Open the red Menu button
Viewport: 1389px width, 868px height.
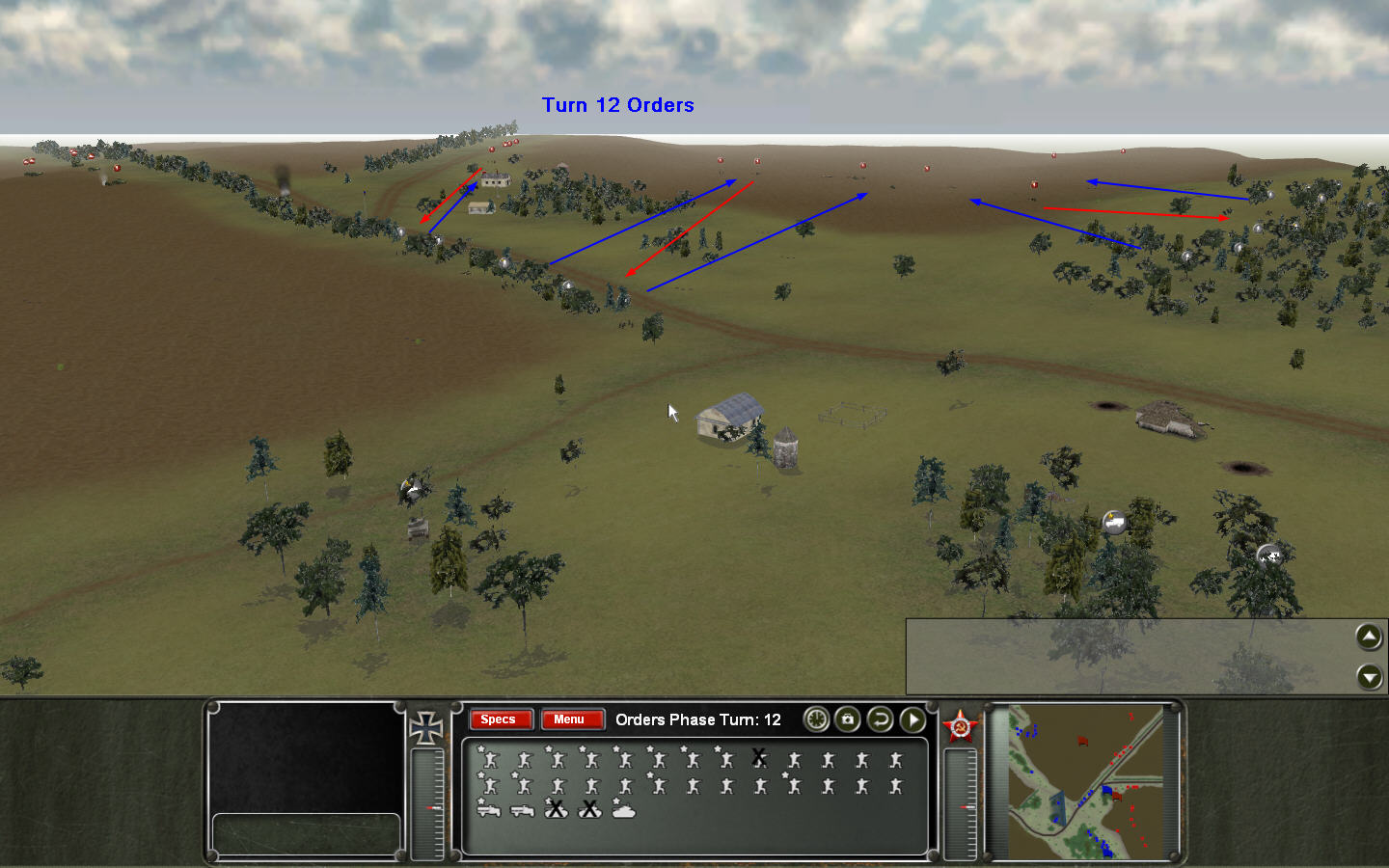[x=570, y=719]
